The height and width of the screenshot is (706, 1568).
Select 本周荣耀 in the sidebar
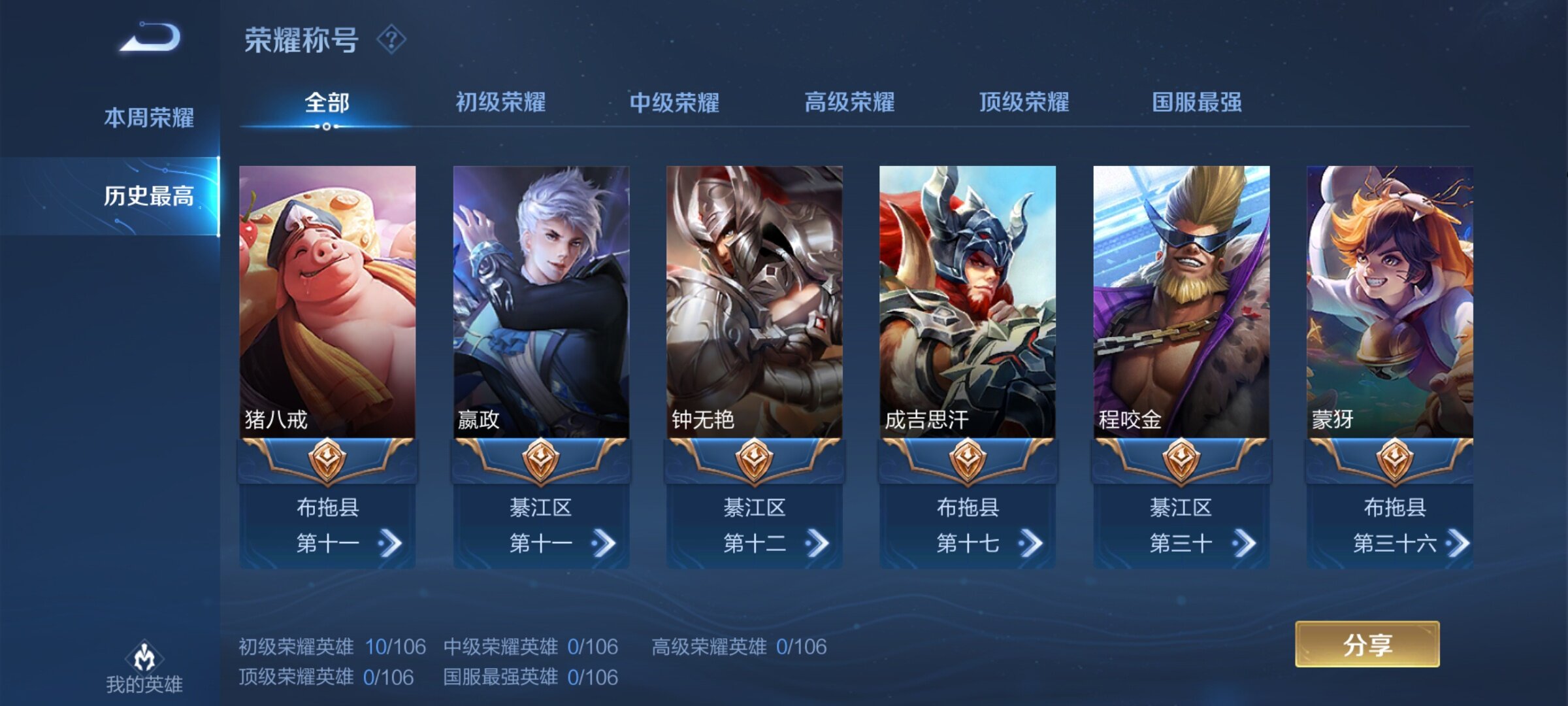click(x=149, y=118)
